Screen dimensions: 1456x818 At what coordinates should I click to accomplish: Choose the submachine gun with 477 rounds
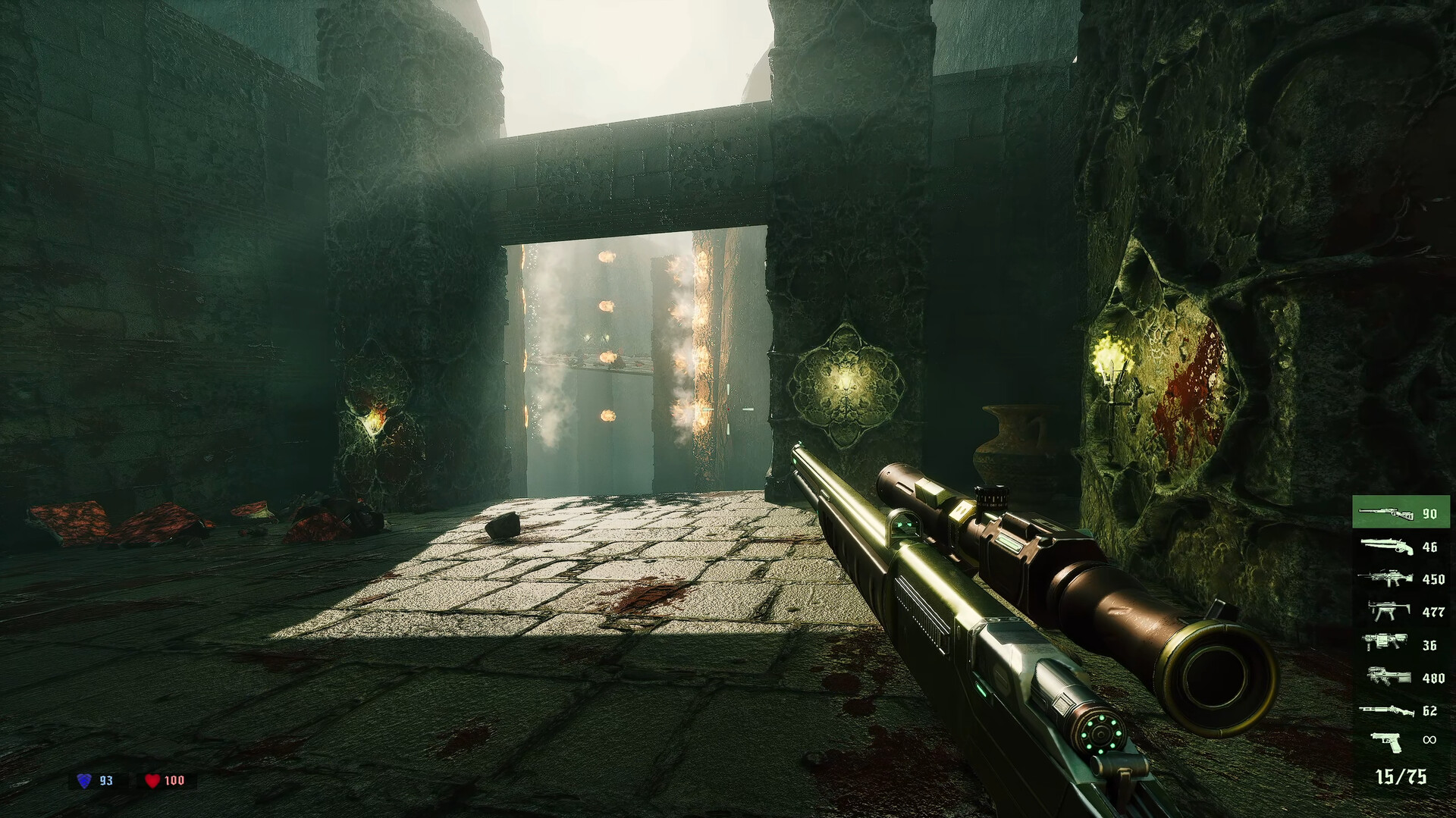pos(1400,611)
